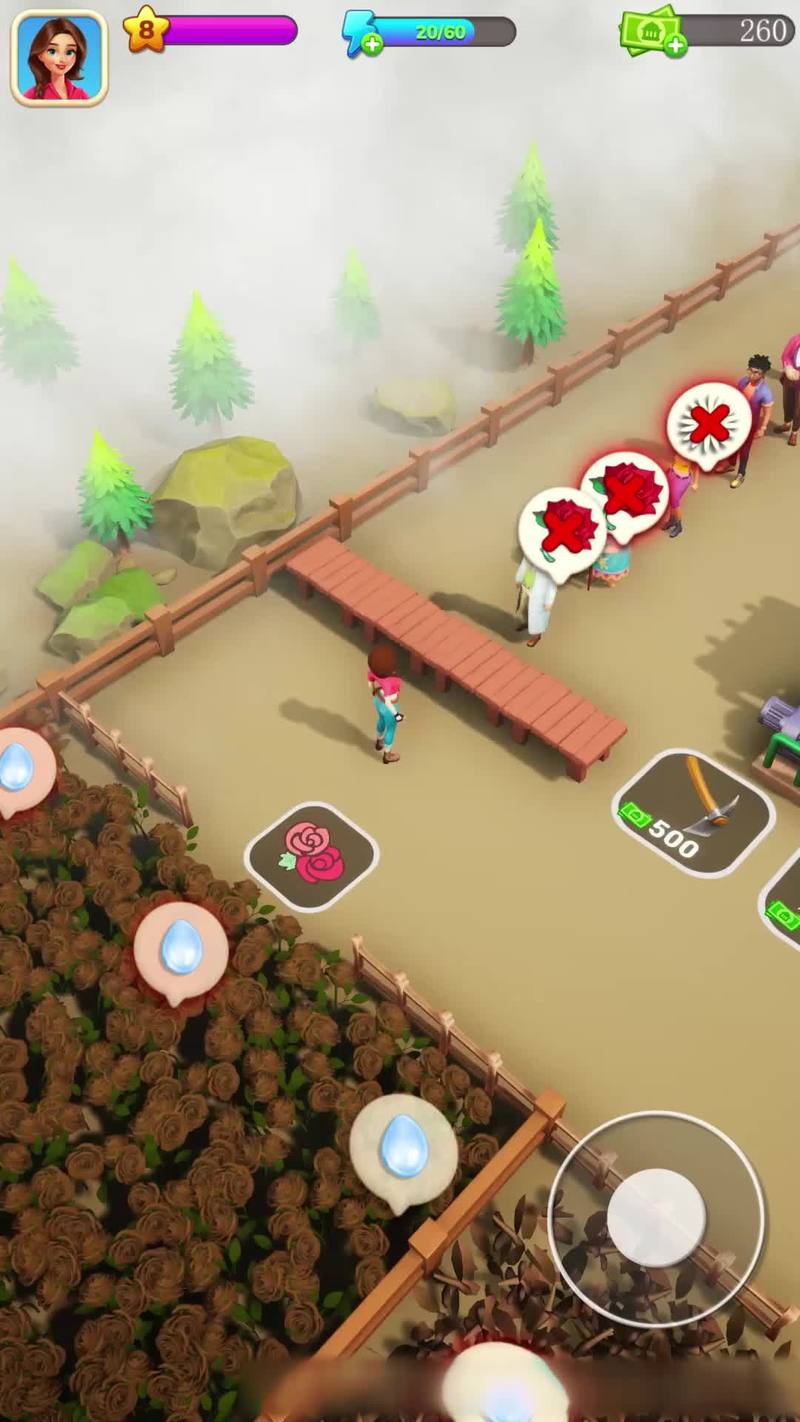Open the player avatar profile
This screenshot has width=800, height=1422.
click(x=59, y=57)
